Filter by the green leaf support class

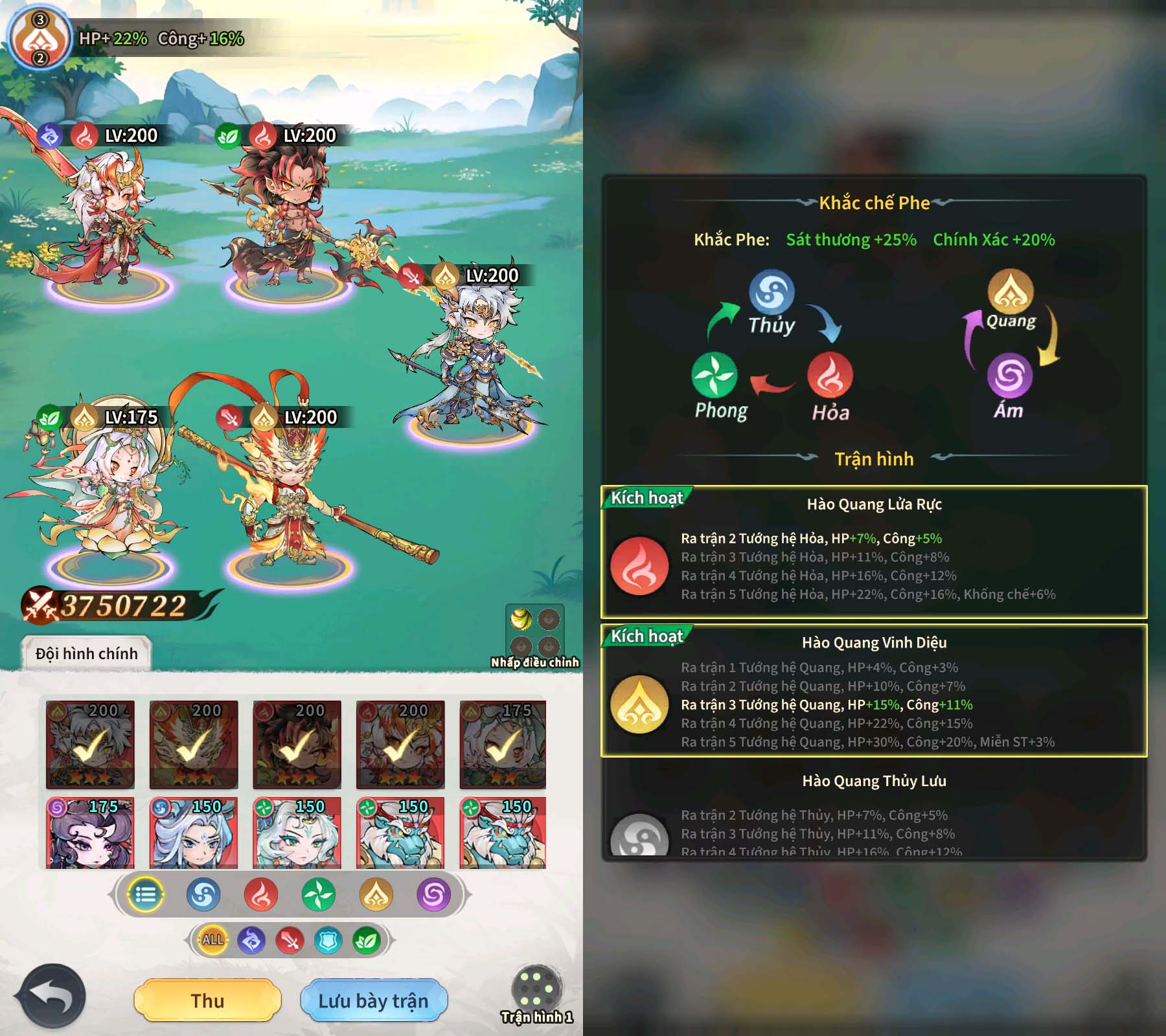click(x=367, y=940)
